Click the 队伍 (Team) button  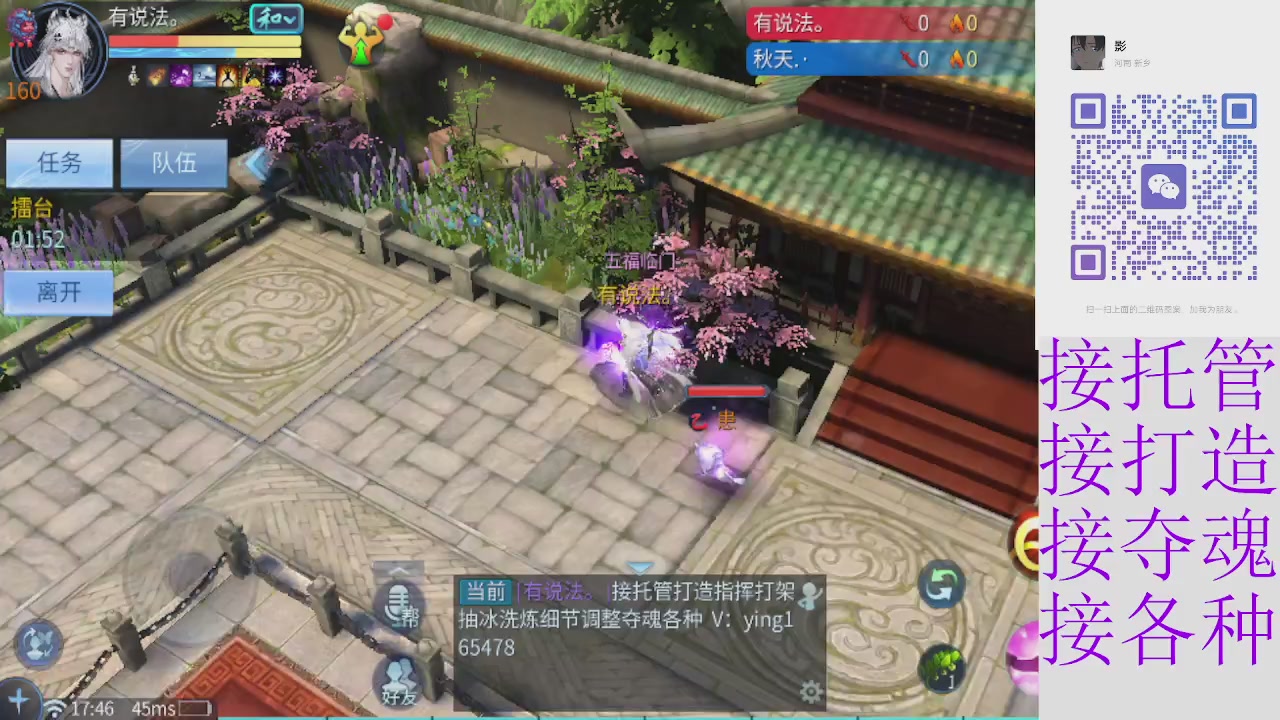(x=173, y=163)
